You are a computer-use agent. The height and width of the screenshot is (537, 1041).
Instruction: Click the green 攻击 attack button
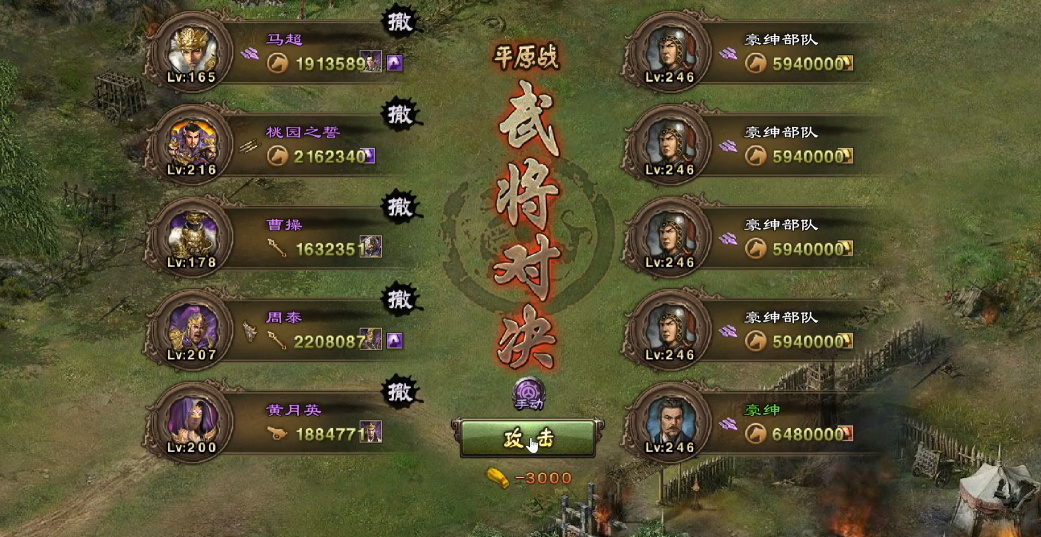528,438
